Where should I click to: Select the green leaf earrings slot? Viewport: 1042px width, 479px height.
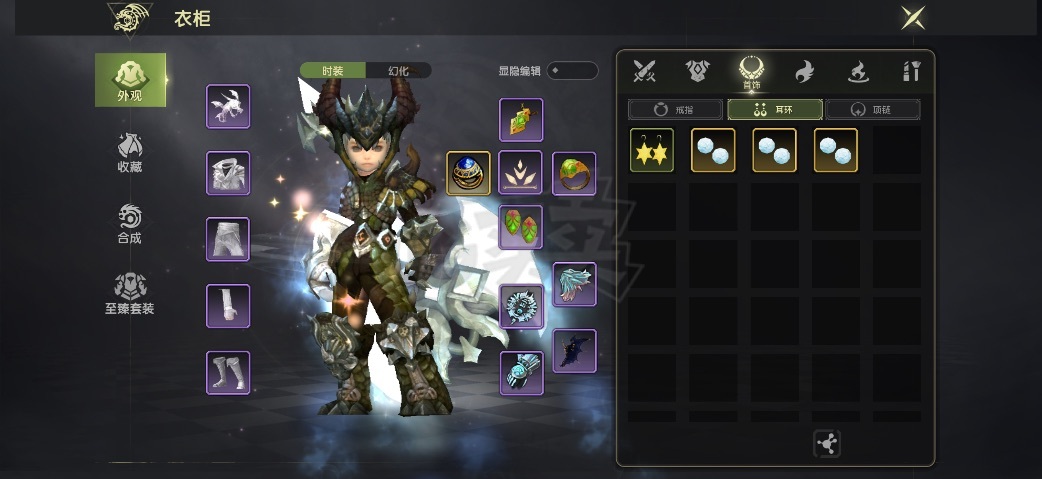521,227
